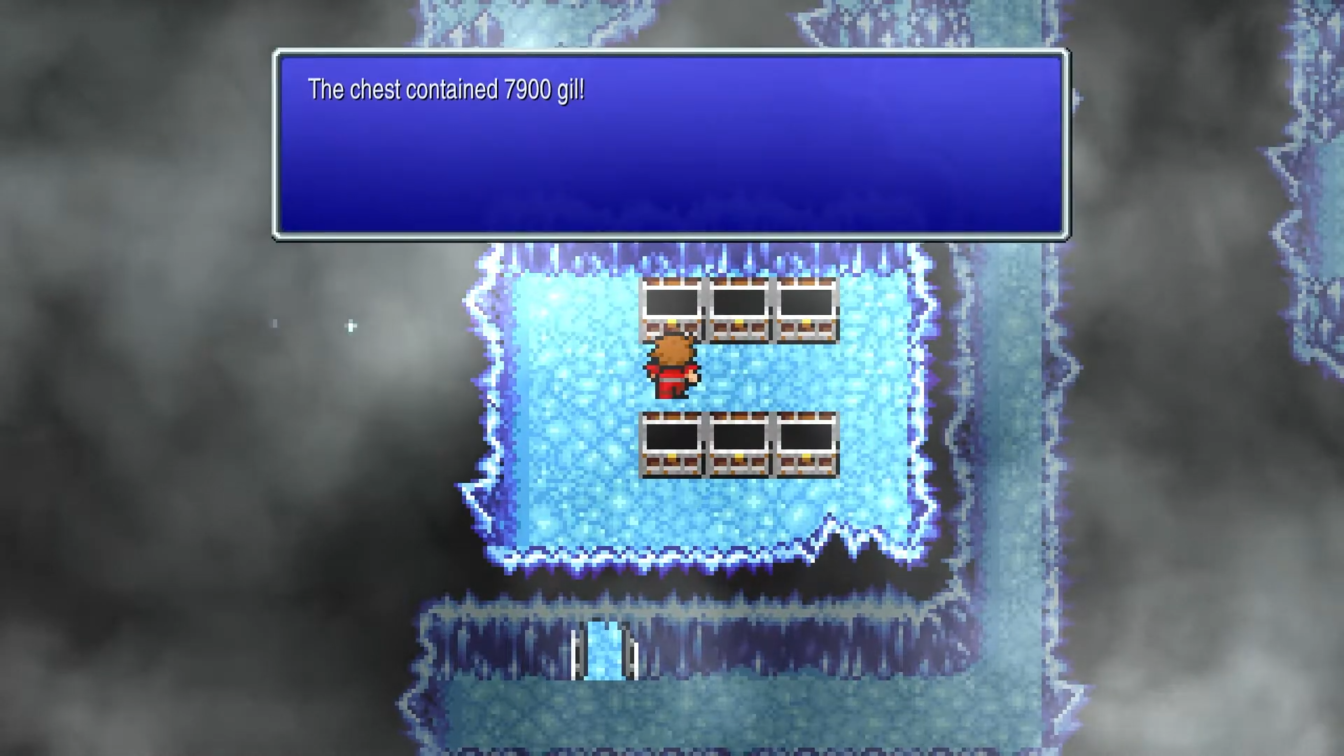Open the bottom-middle treasure chest
This screenshot has width=1344, height=756.
(x=740, y=445)
